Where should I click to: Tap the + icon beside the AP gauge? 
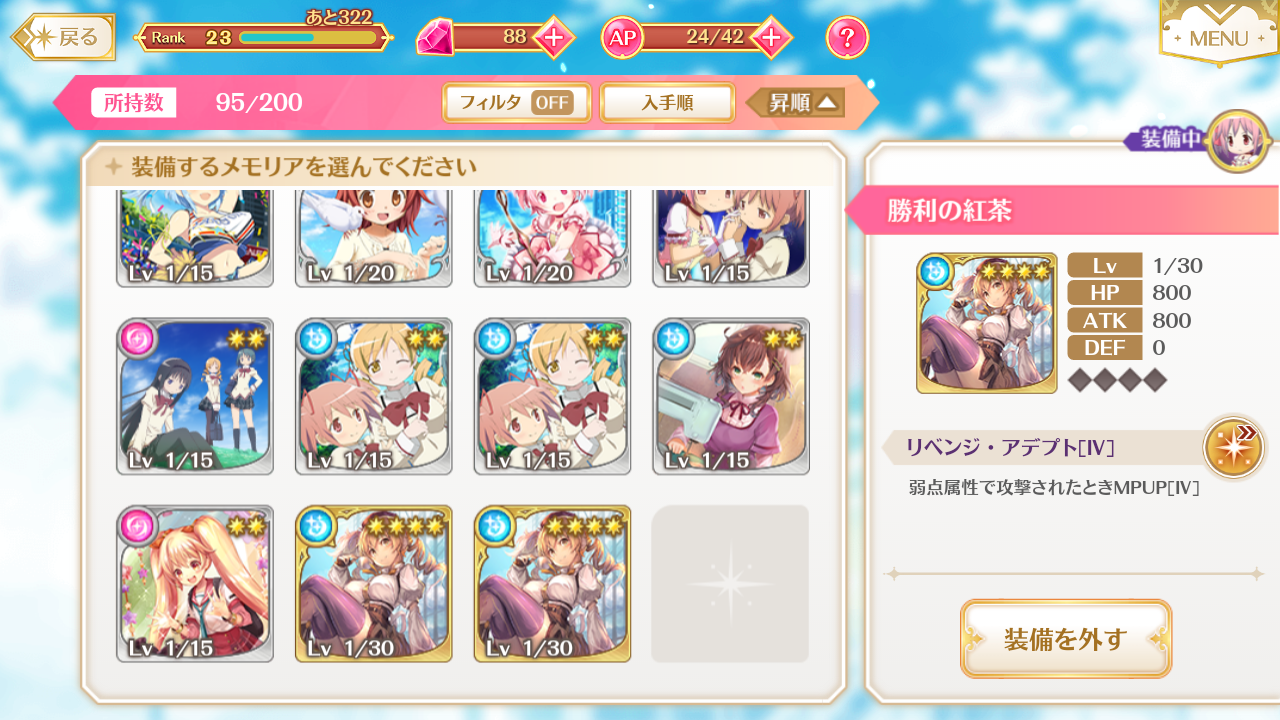point(766,37)
